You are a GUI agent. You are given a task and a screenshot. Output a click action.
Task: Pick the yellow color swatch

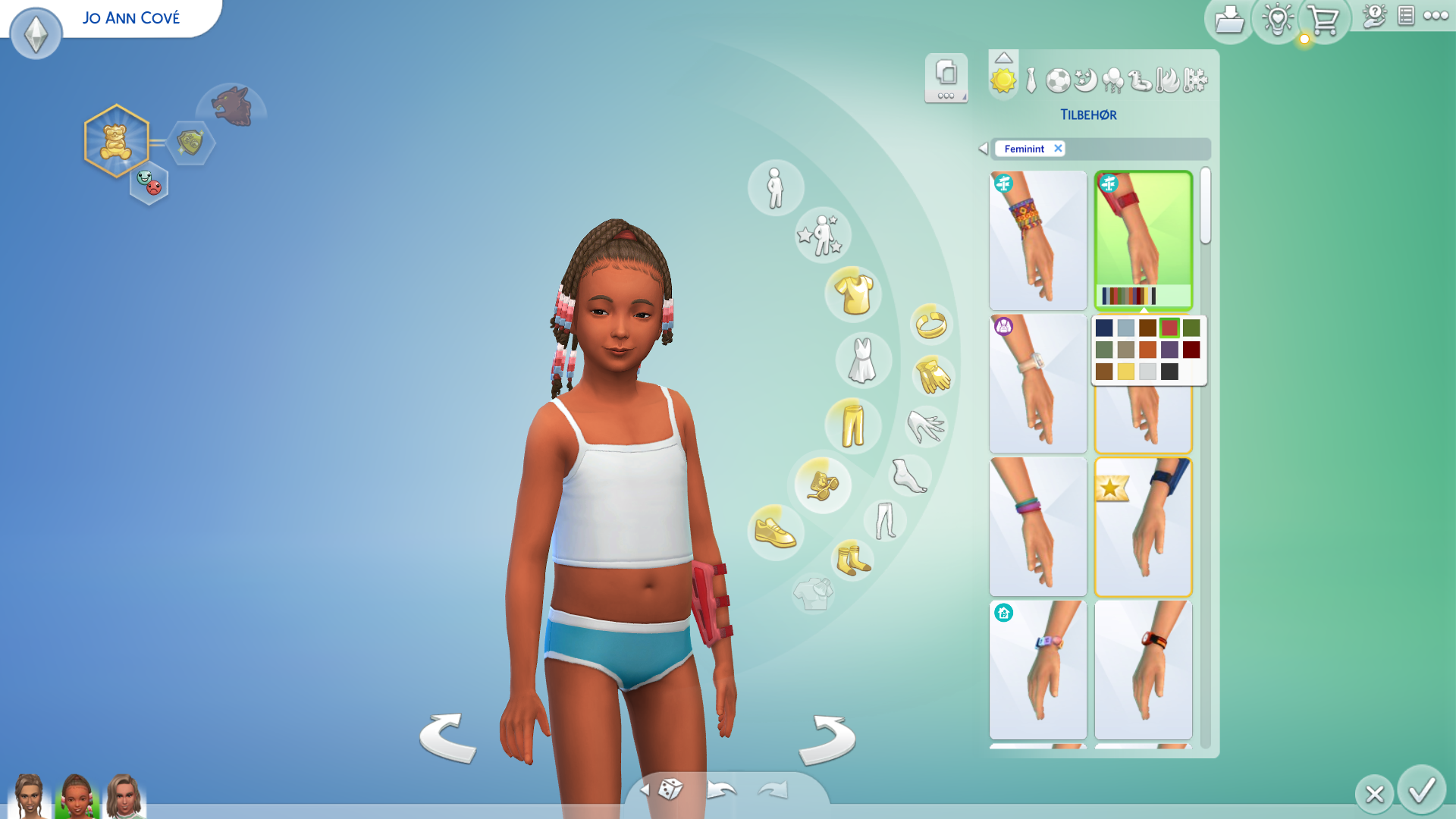[x=1126, y=372]
